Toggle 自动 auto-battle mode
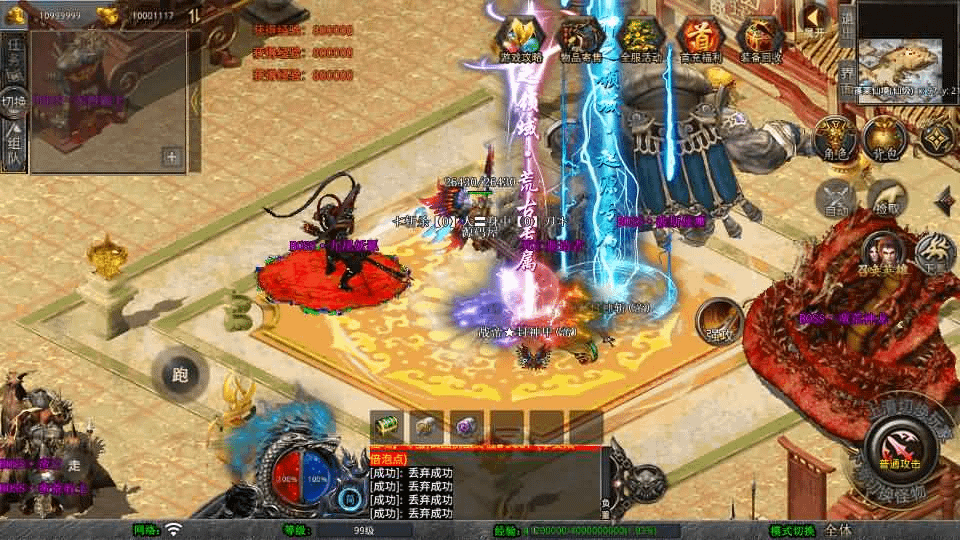This screenshot has height=540, width=960. tap(835, 199)
